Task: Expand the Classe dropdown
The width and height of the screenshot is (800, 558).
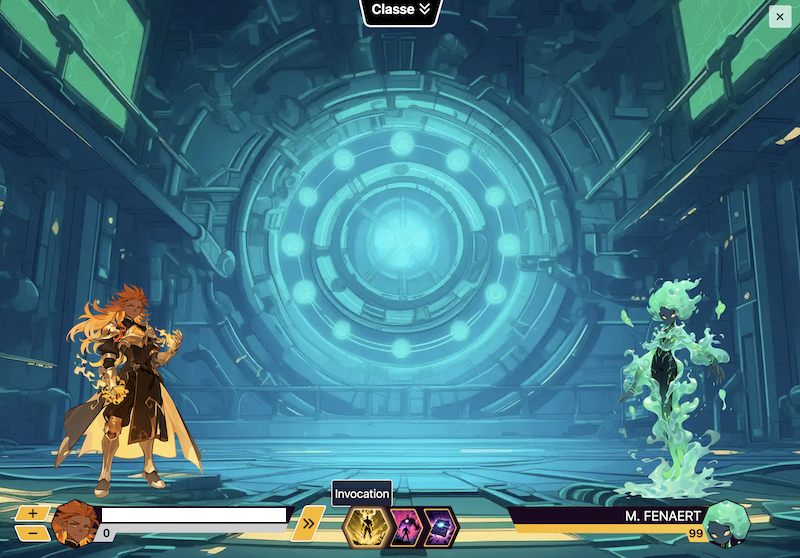Action: 400,10
